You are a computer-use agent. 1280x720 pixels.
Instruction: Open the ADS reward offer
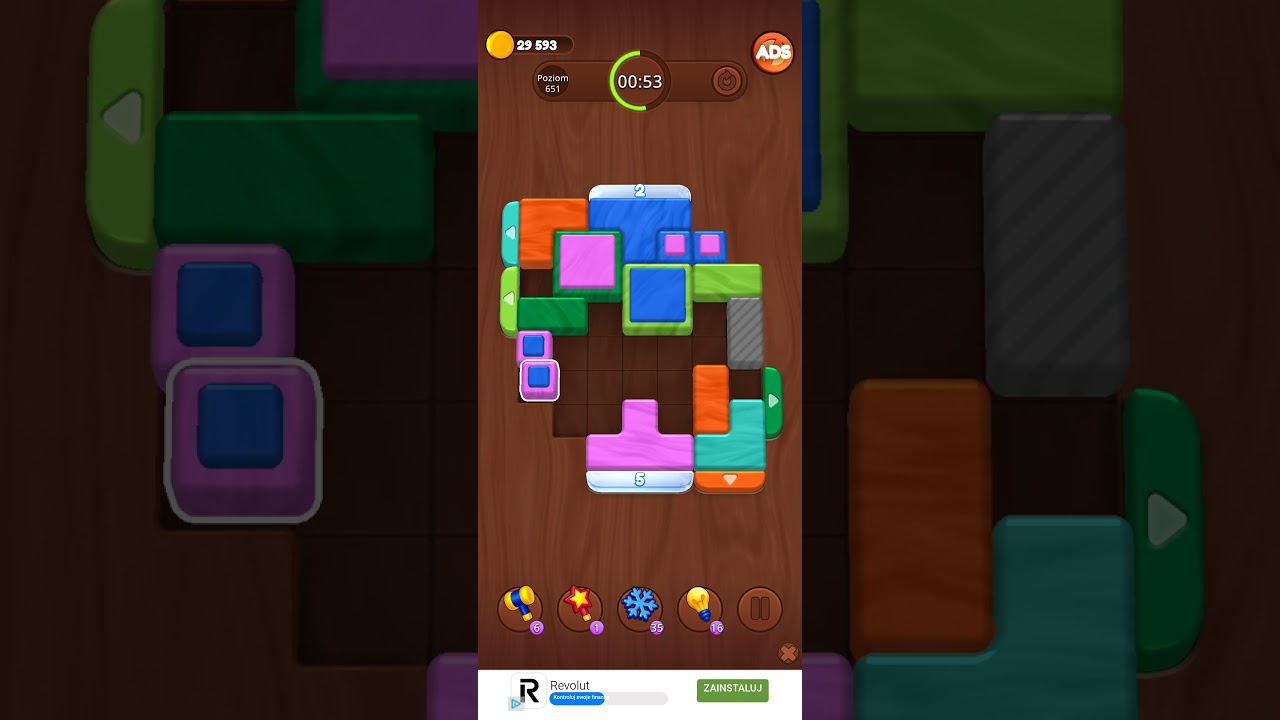click(772, 51)
